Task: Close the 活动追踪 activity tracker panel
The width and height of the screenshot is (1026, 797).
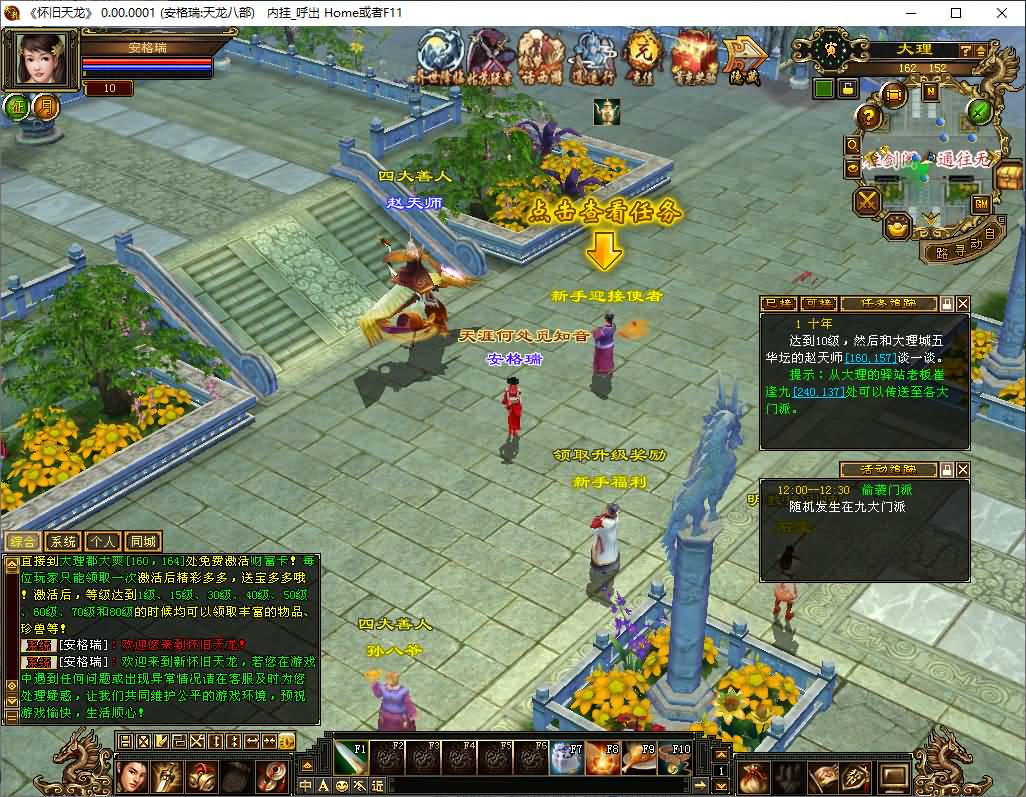Action: (963, 469)
